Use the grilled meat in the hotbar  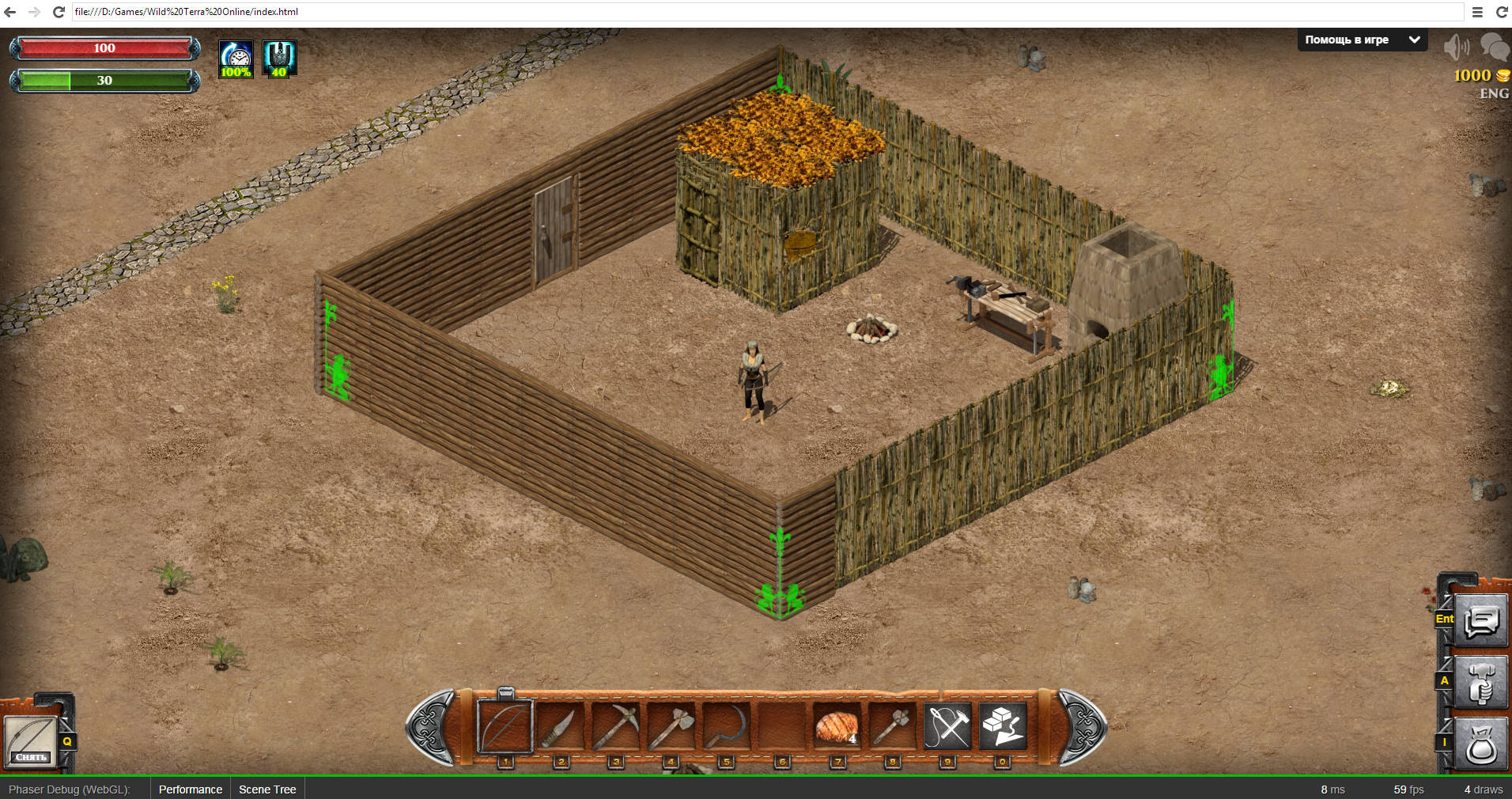click(x=837, y=726)
